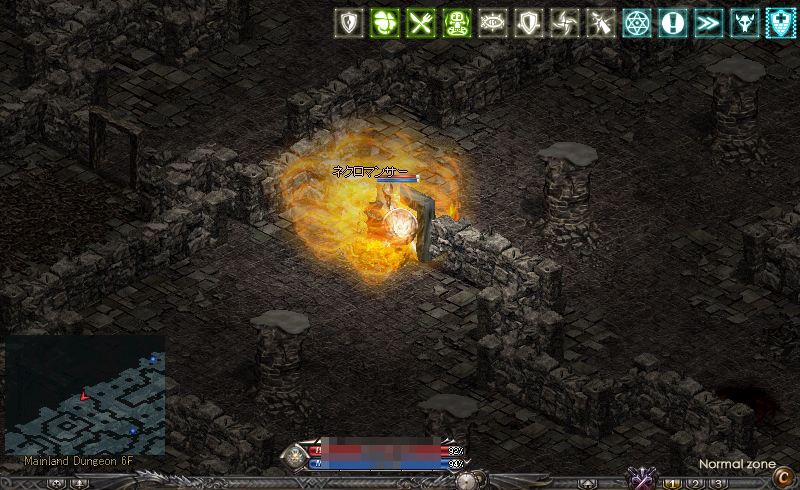Select the blue exclamation mark icon
800x490 pixels.
tap(671, 24)
